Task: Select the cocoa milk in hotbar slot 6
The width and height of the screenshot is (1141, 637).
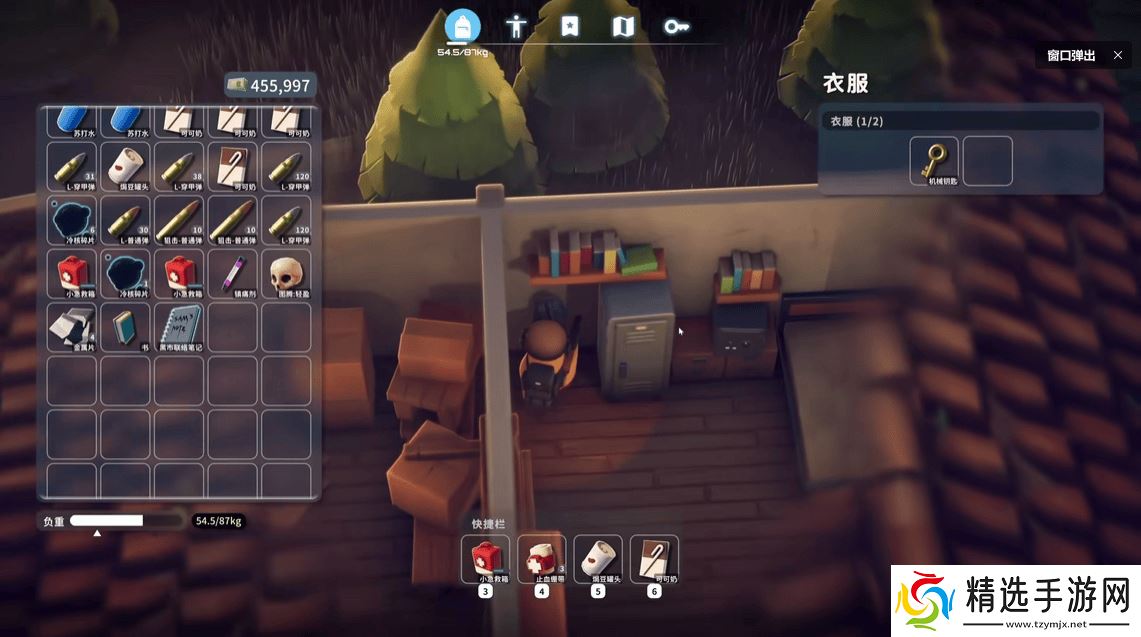Action: (x=654, y=559)
